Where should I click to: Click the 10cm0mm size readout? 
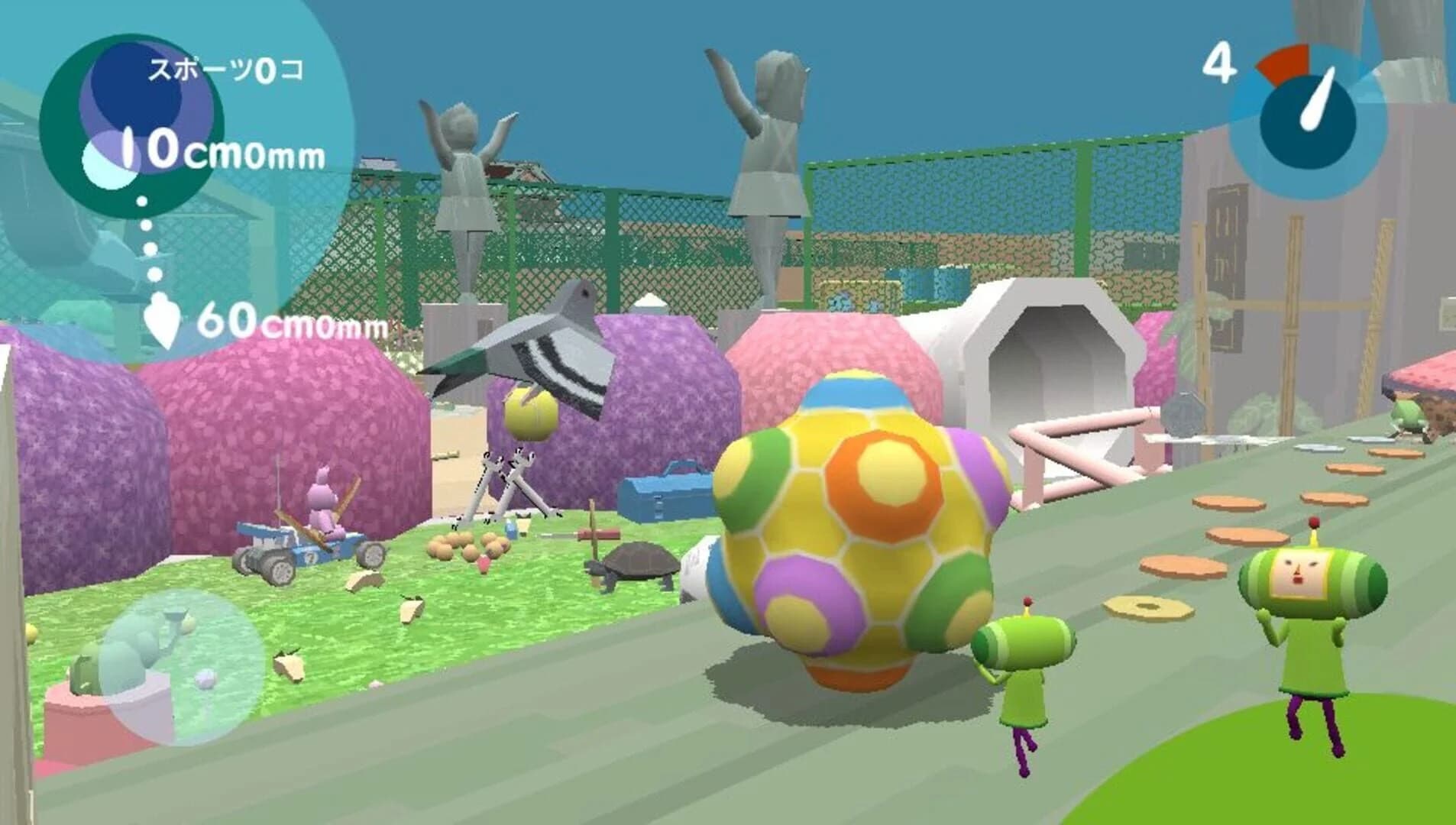coord(222,153)
